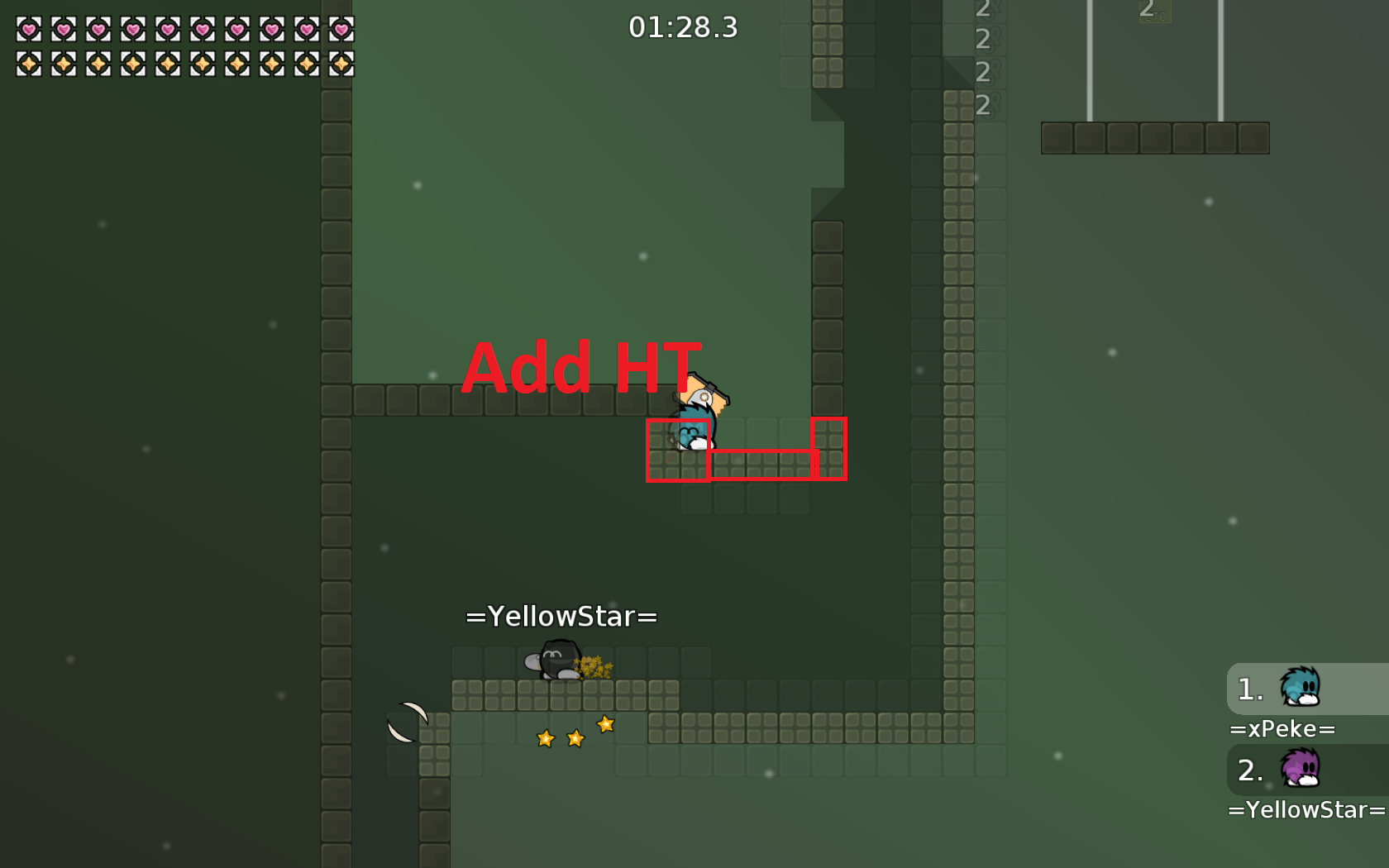Select the =YellowStar= nameplate above the ninja tee
The width and height of the screenshot is (1389, 868).
point(561,616)
